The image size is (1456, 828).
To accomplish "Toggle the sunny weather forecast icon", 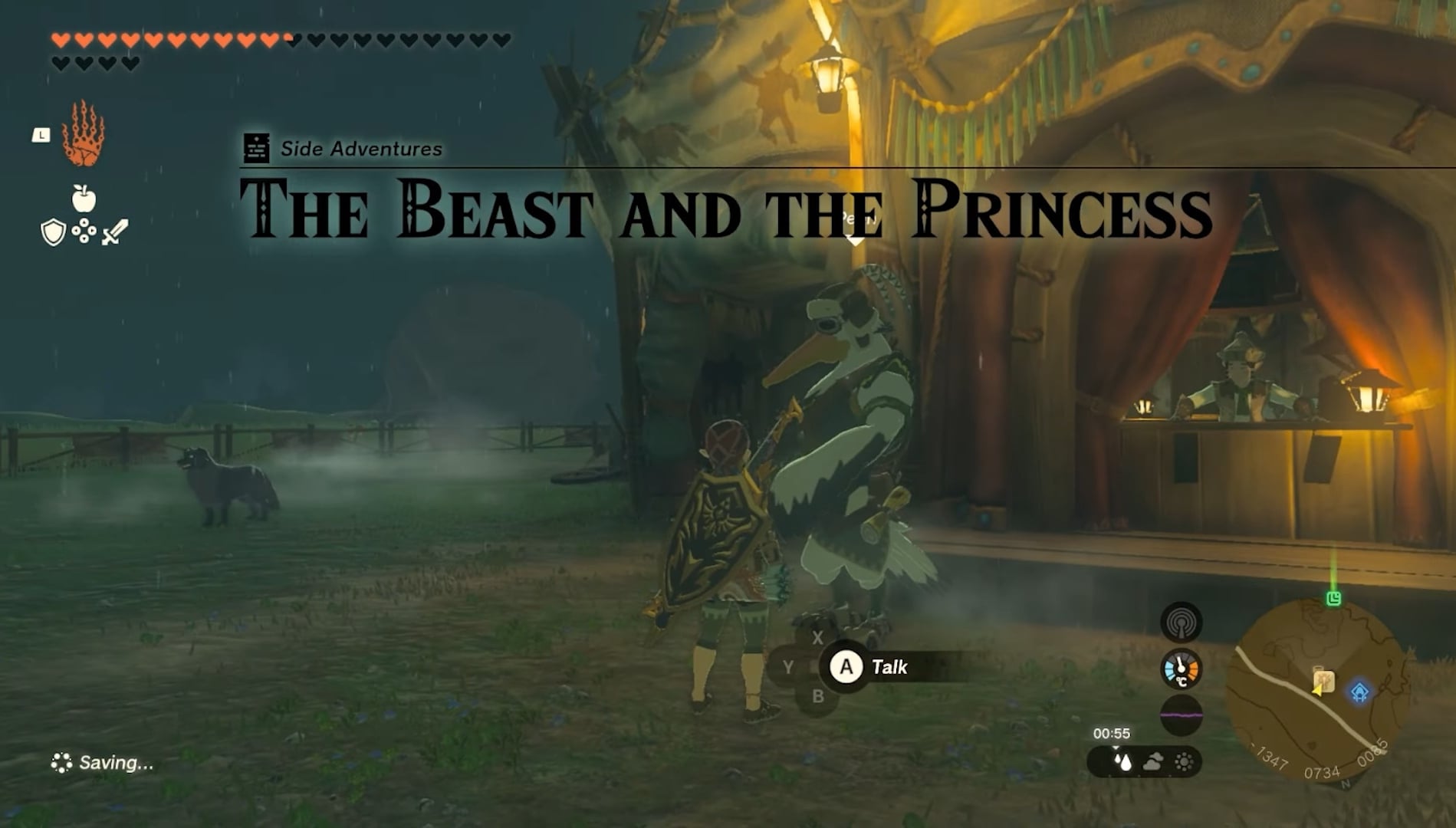I will 1185,762.
